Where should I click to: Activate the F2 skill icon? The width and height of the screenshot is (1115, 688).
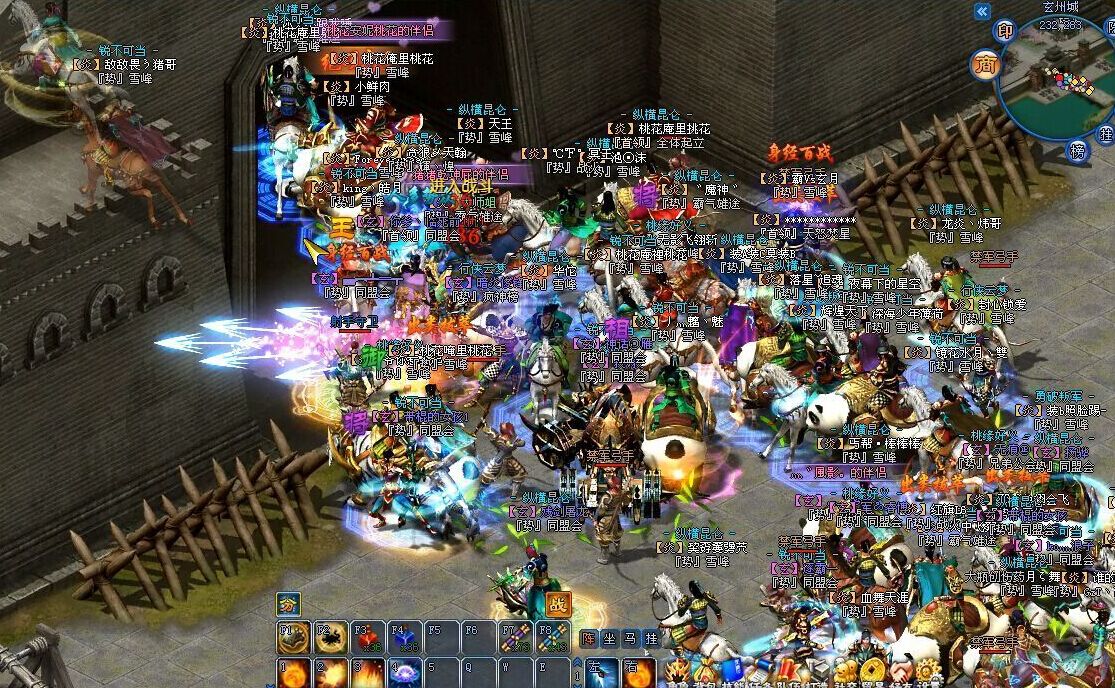pyautogui.click(x=330, y=637)
